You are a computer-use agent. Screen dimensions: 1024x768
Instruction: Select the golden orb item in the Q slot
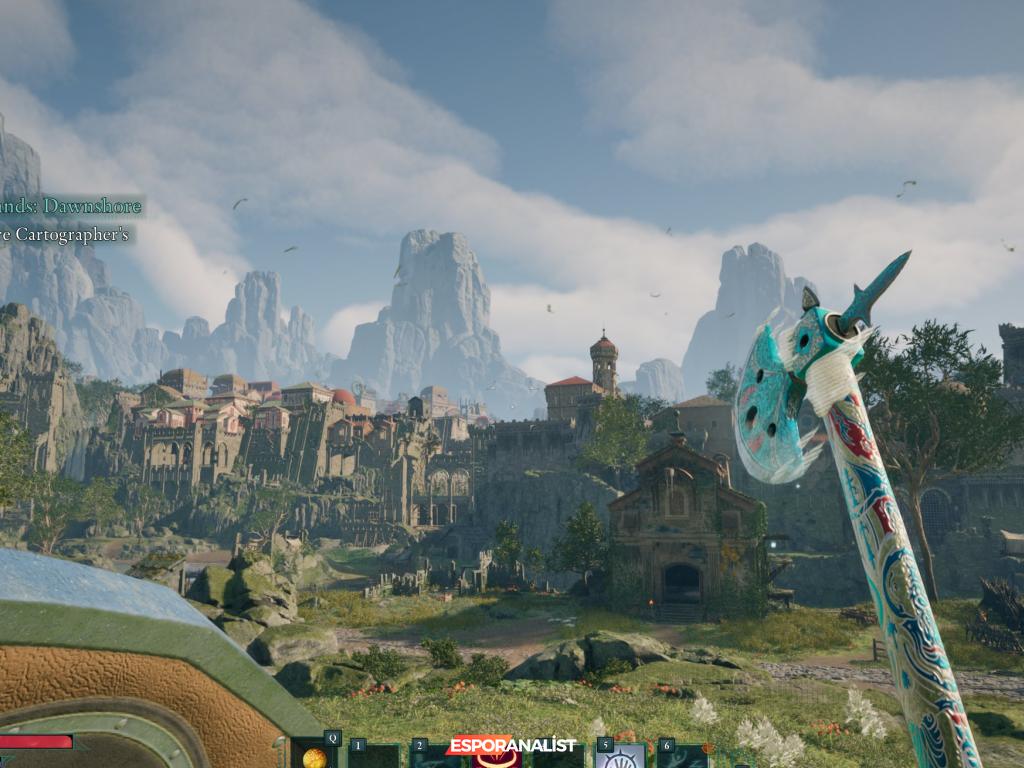click(314, 756)
